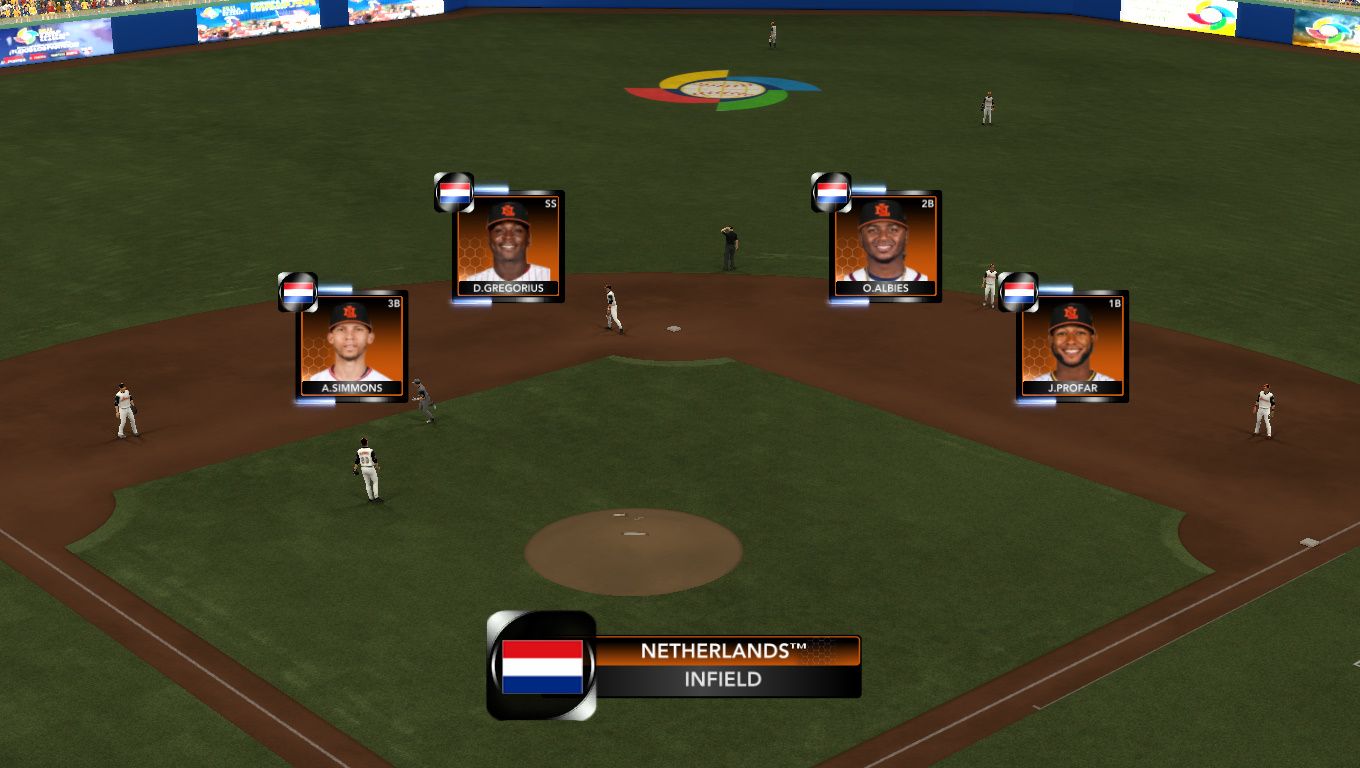Screen dimensions: 1360x768
Task: Choose the O.Albies 2B player card
Action: coord(885,246)
